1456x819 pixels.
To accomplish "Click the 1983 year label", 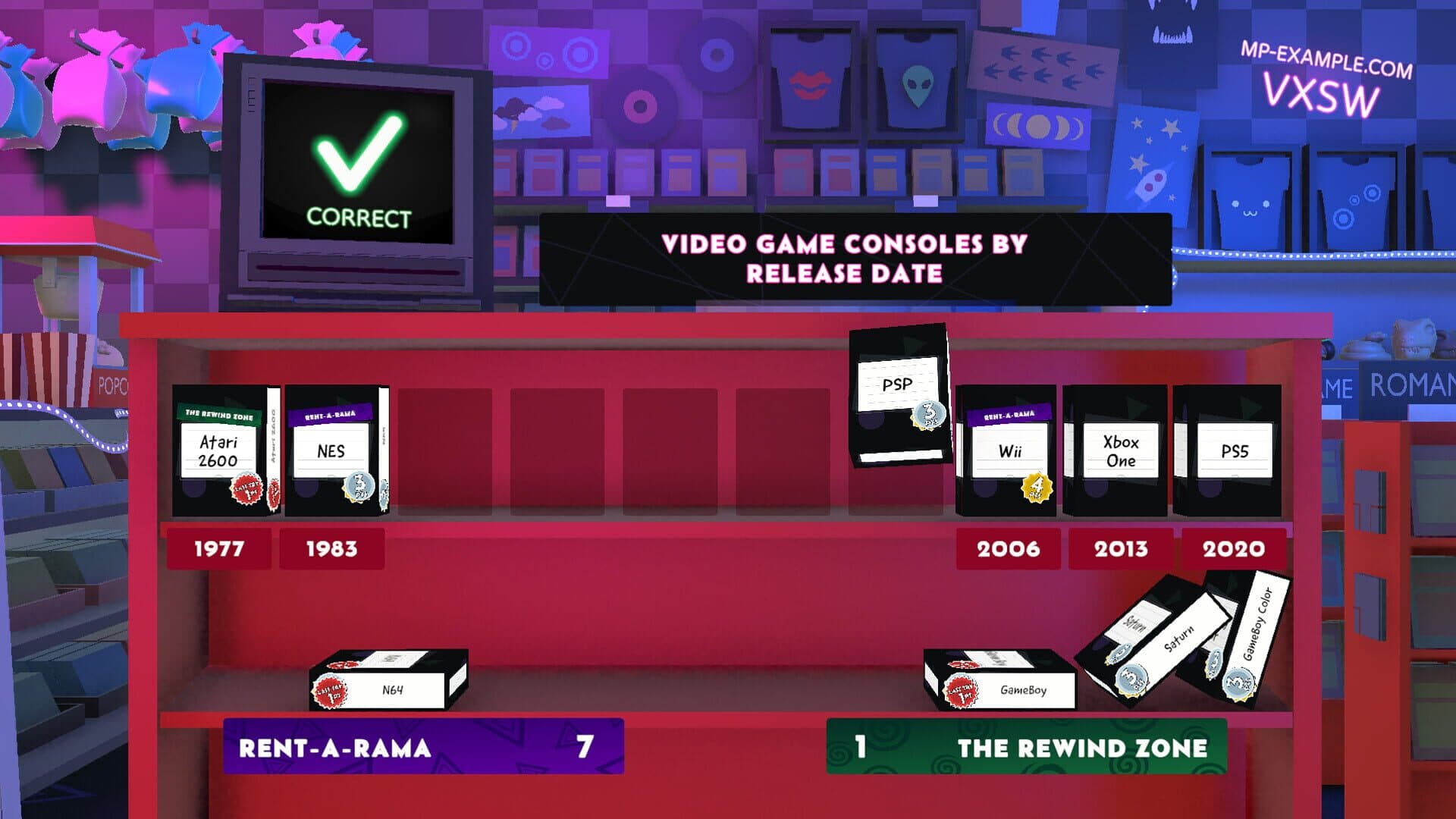I will (x=331, y=548).
